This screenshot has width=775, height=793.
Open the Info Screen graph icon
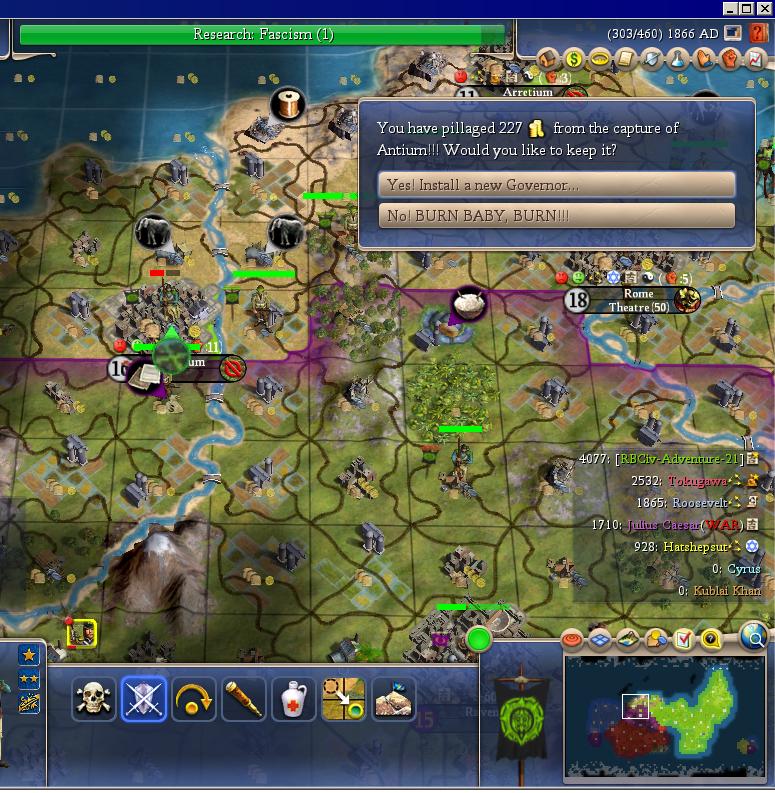[755, 59]
